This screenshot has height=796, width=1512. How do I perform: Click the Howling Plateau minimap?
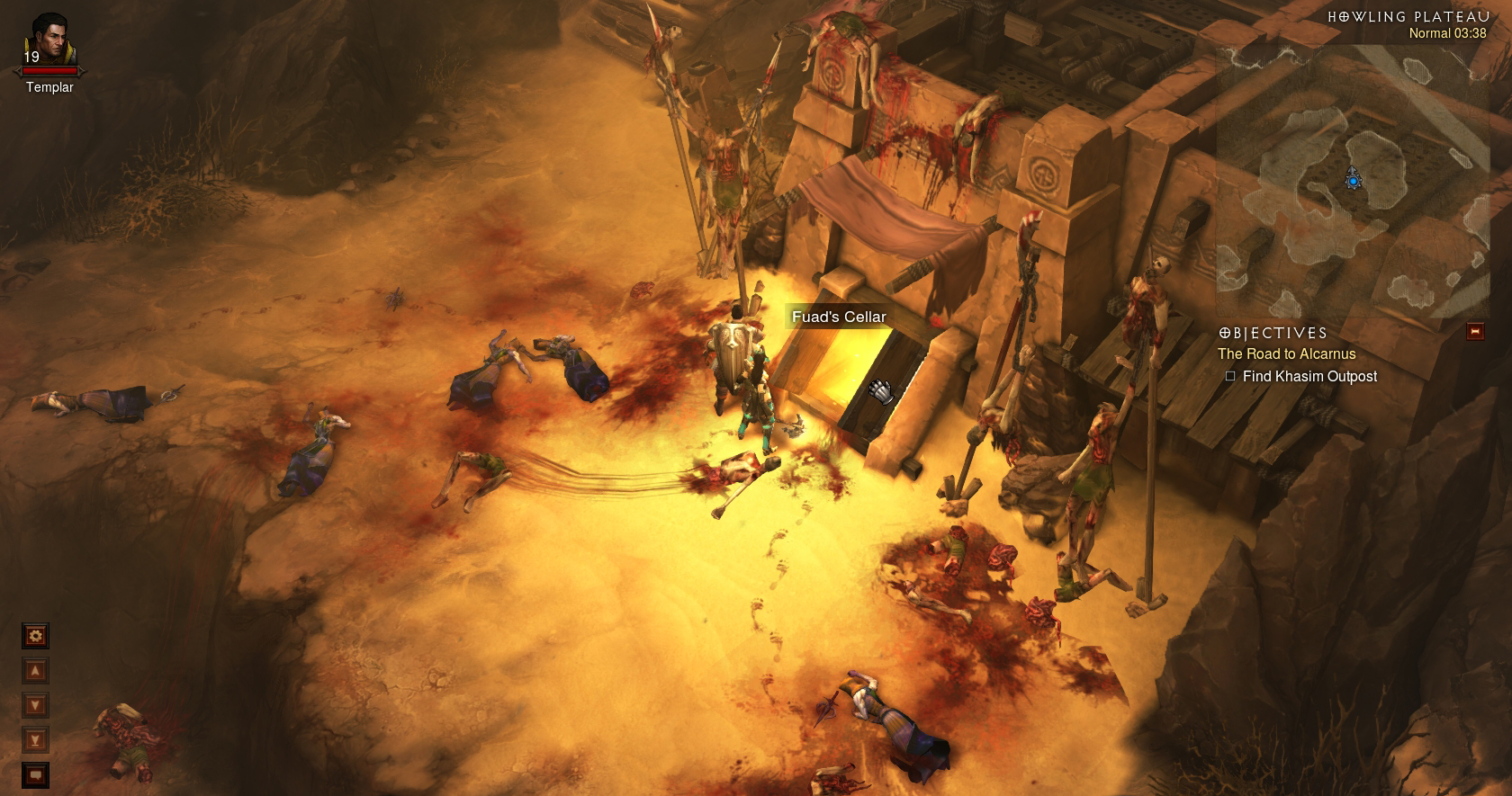pyautogui.click(x=1350, y=180)
